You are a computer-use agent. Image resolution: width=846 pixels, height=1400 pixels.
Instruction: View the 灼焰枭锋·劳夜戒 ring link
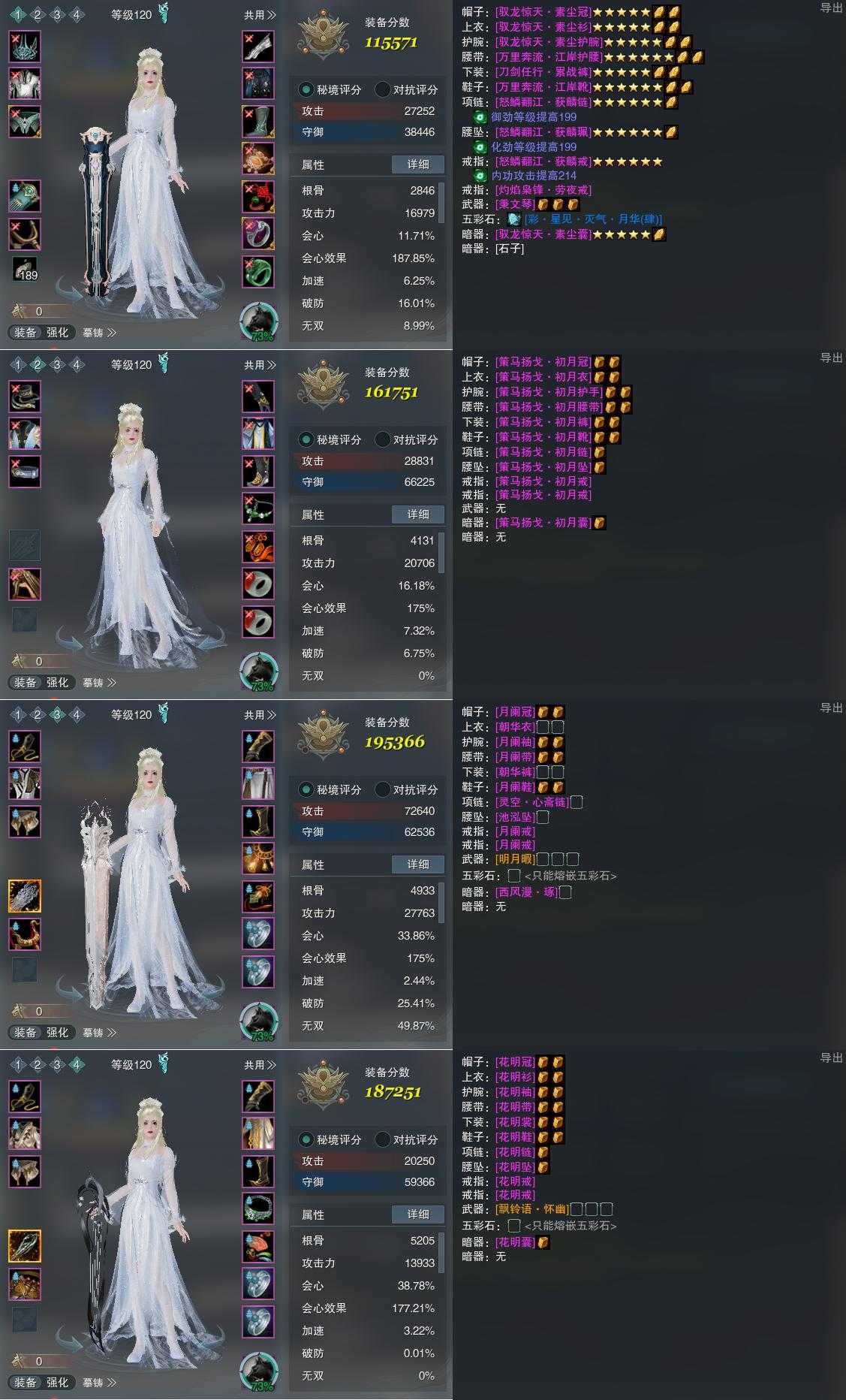[543, 190]
